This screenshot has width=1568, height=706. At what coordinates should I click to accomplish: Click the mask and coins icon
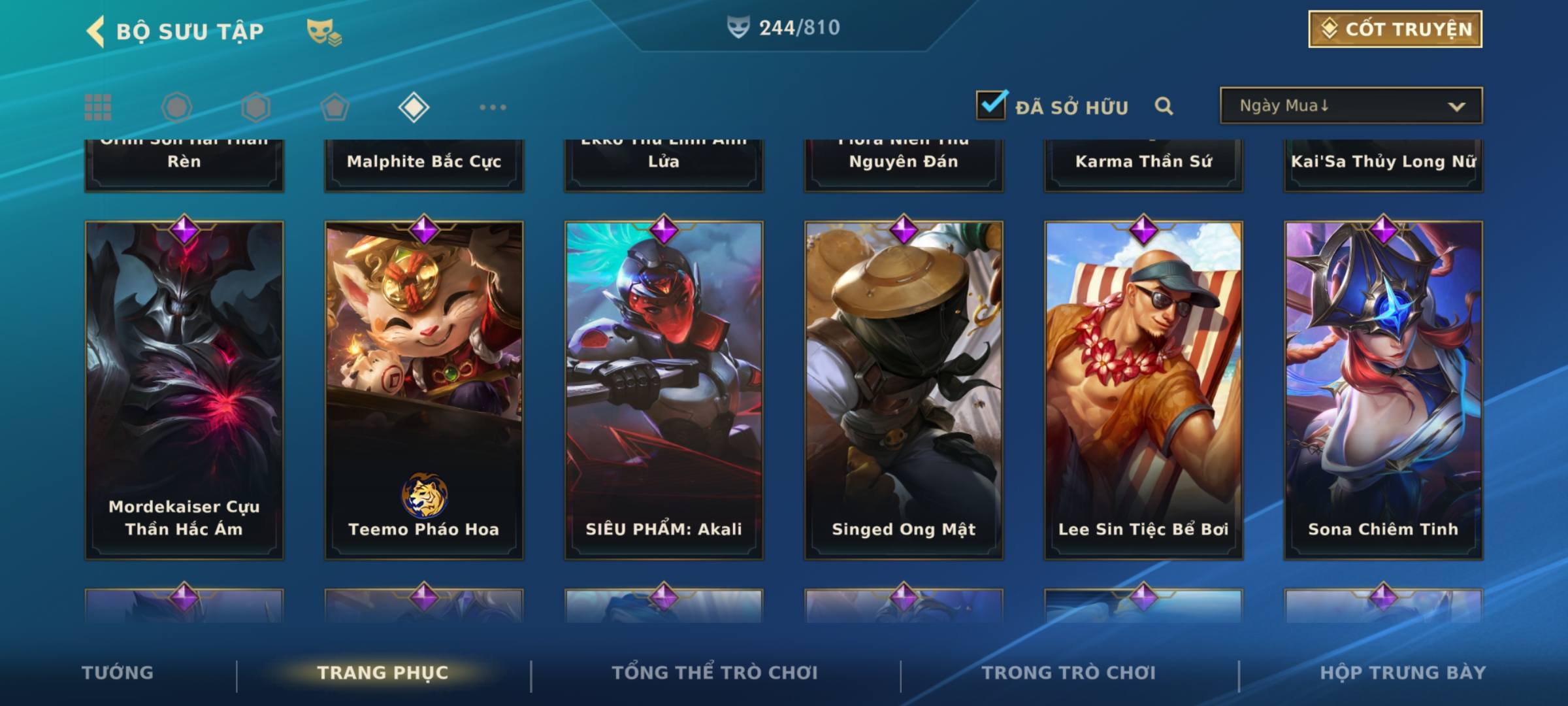coord(324,31)
